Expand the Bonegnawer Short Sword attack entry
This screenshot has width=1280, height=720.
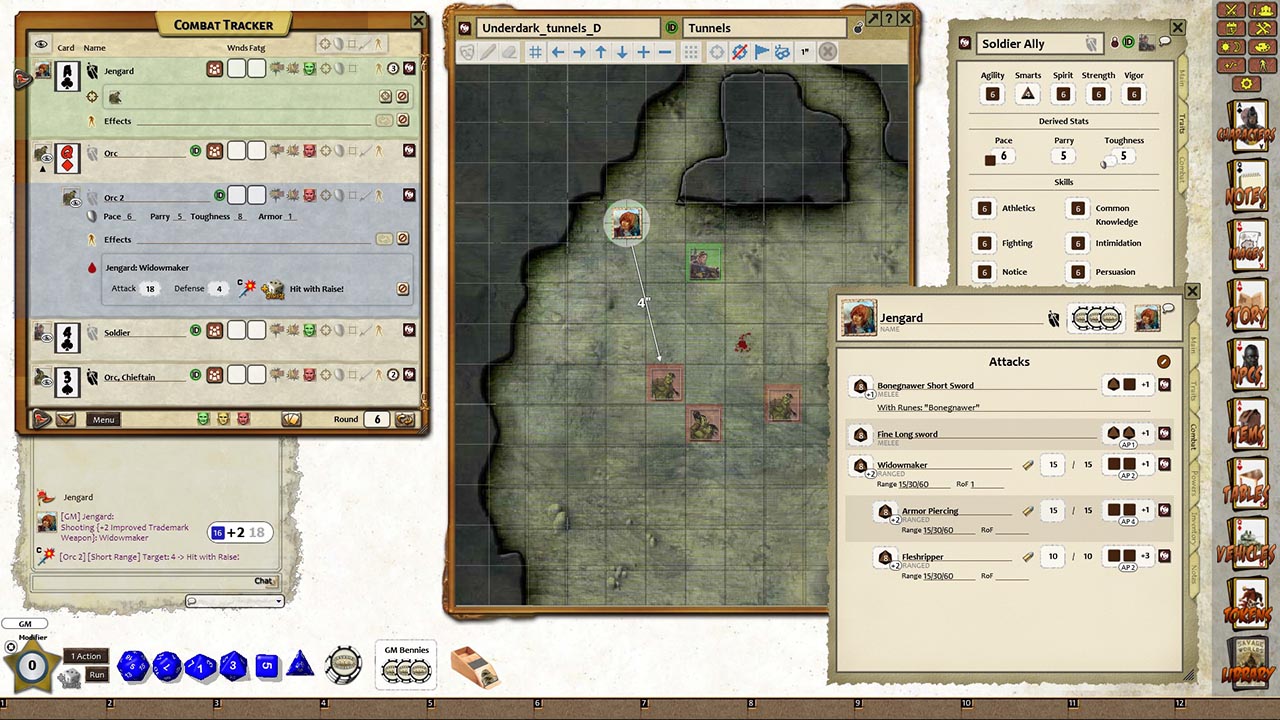[x=862, y=385]
